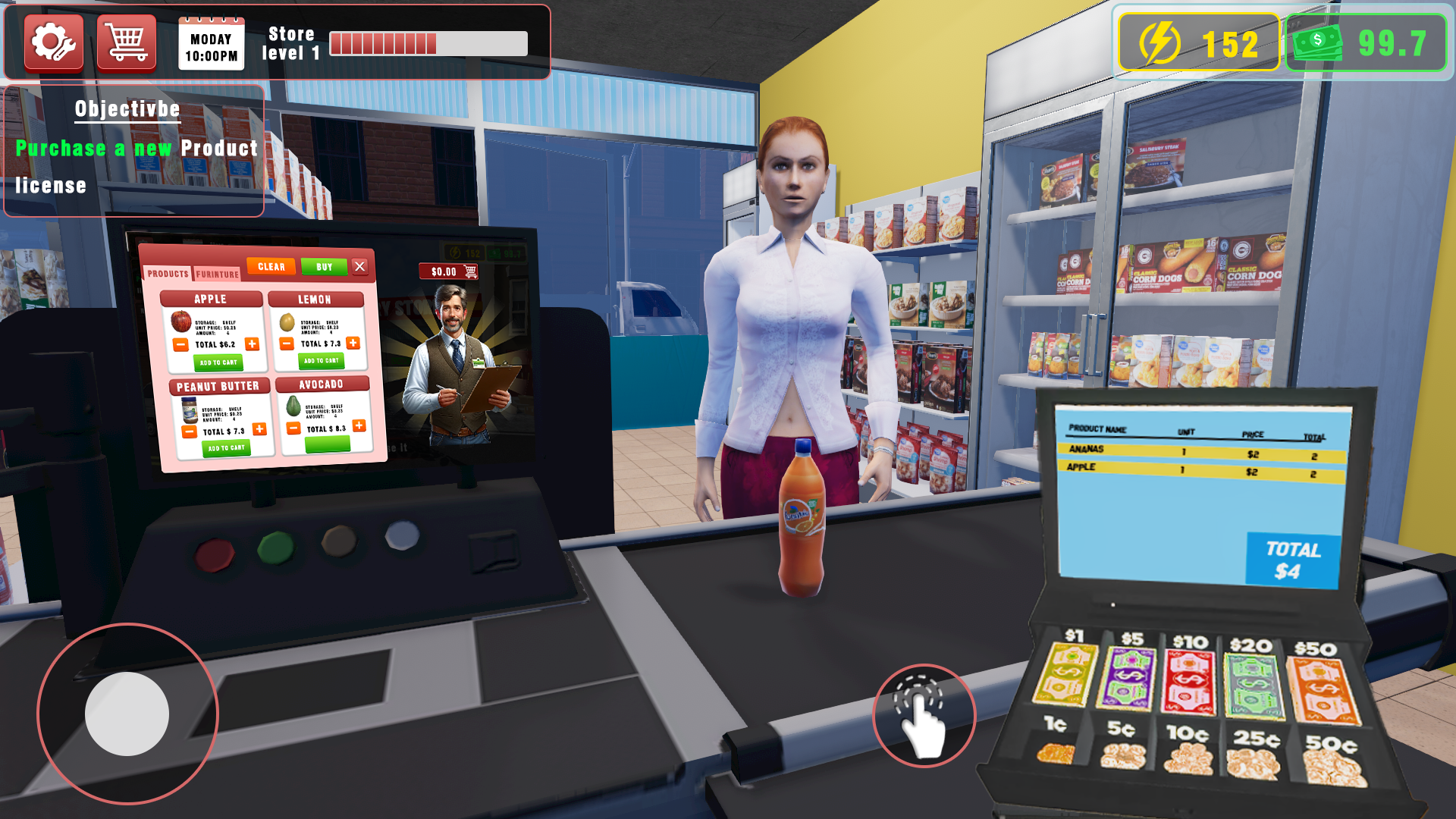Click the cart icon beside $0.00 total
This screenshot has width=1456, height=819.
[x=472, y=271]
